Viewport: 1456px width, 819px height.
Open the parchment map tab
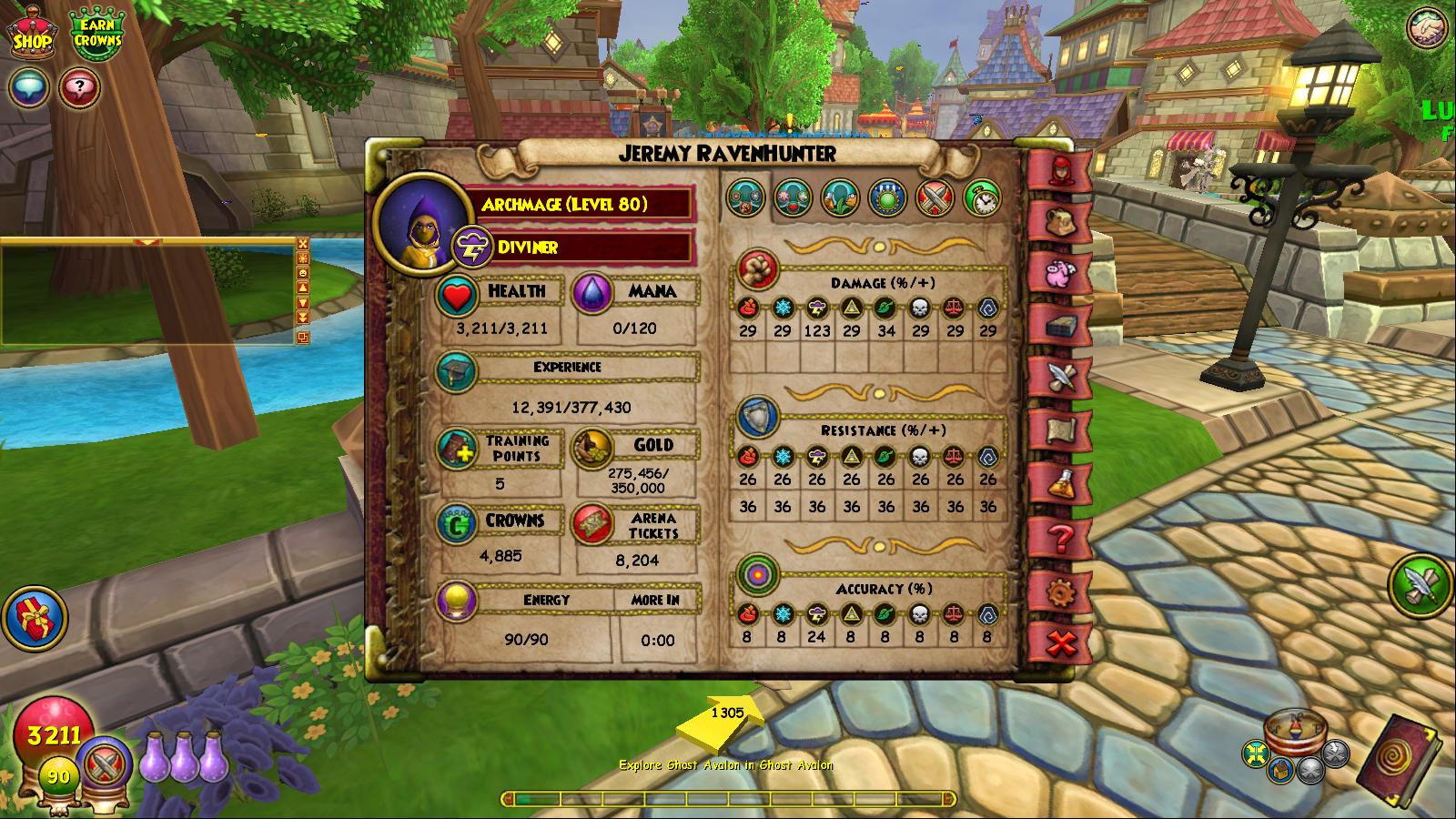tap(1057, 430)
